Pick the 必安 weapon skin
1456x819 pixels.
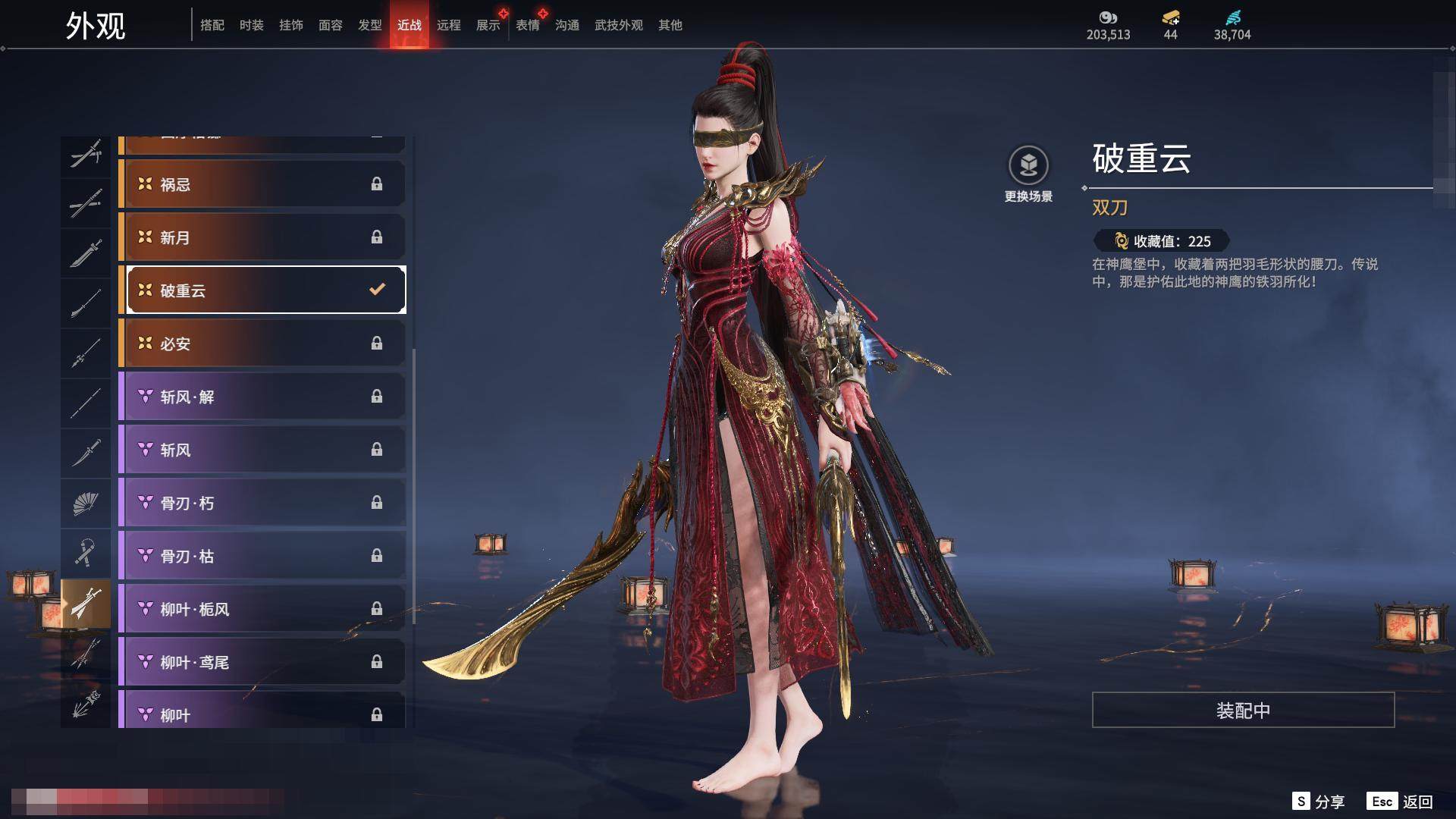[x=262, y=344]
